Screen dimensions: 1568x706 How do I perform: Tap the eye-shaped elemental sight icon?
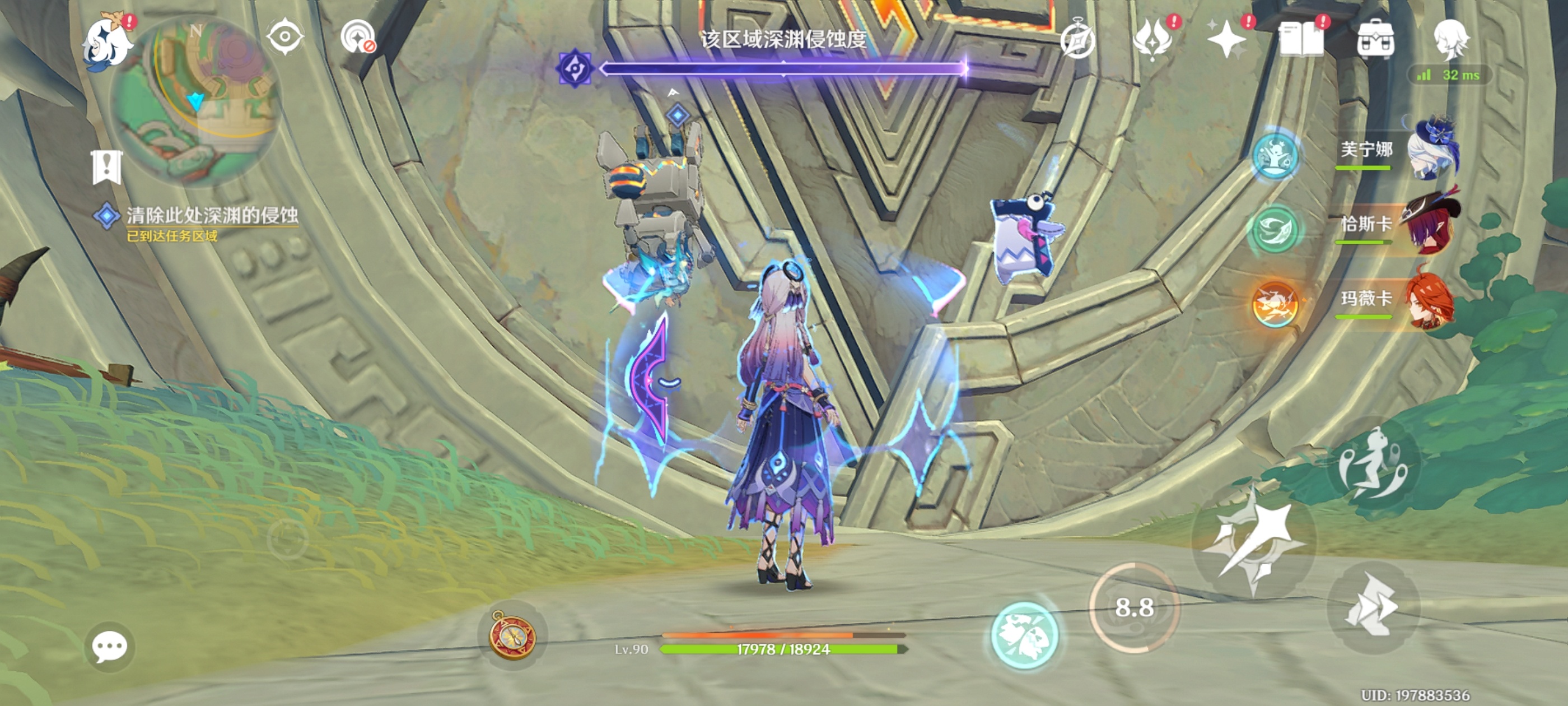(285, 37)
